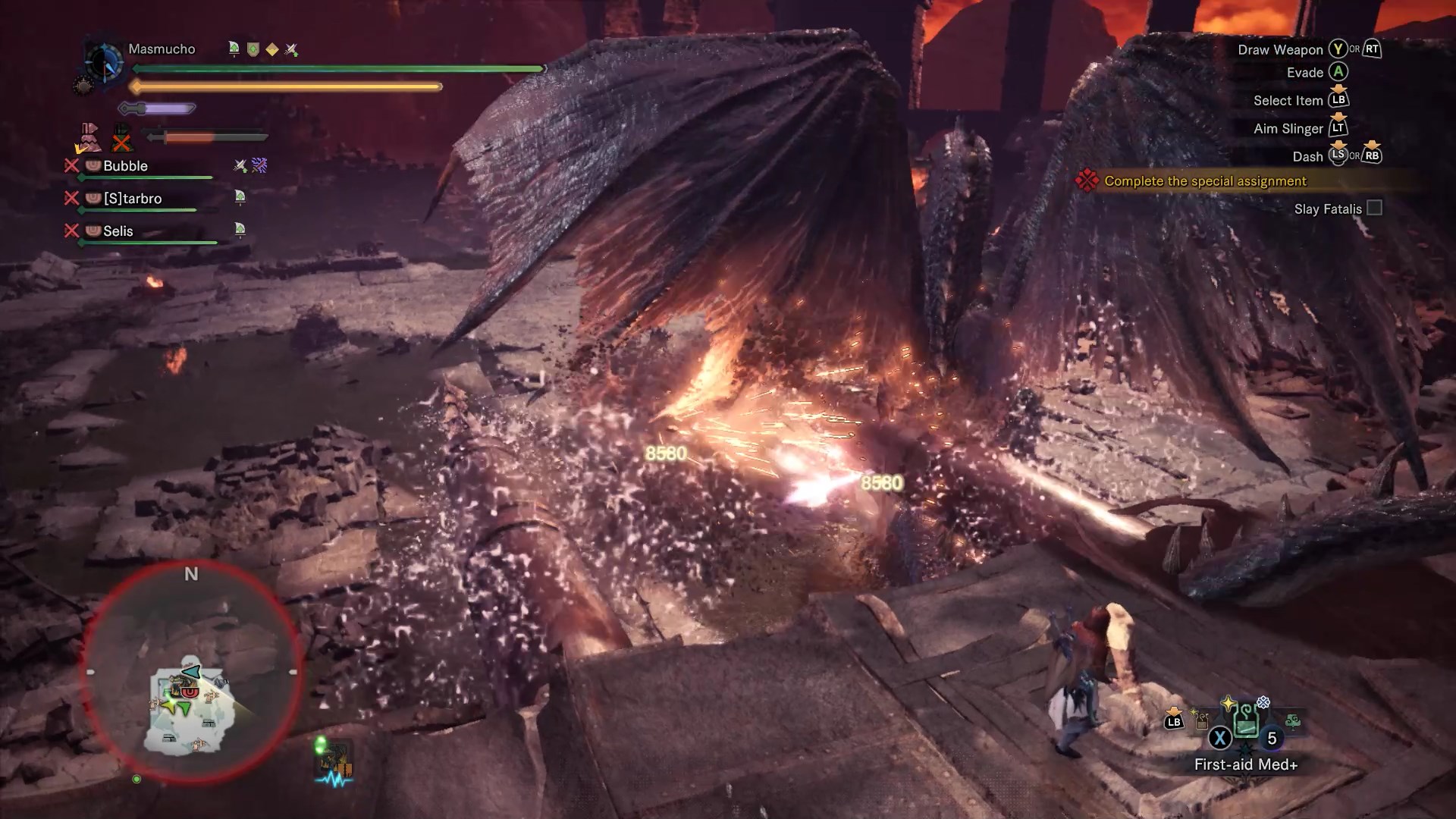Select party member Bubble in the list
Image resolution: width=1456 pixels, height=819 pixels.
click(x=125, y=166)
